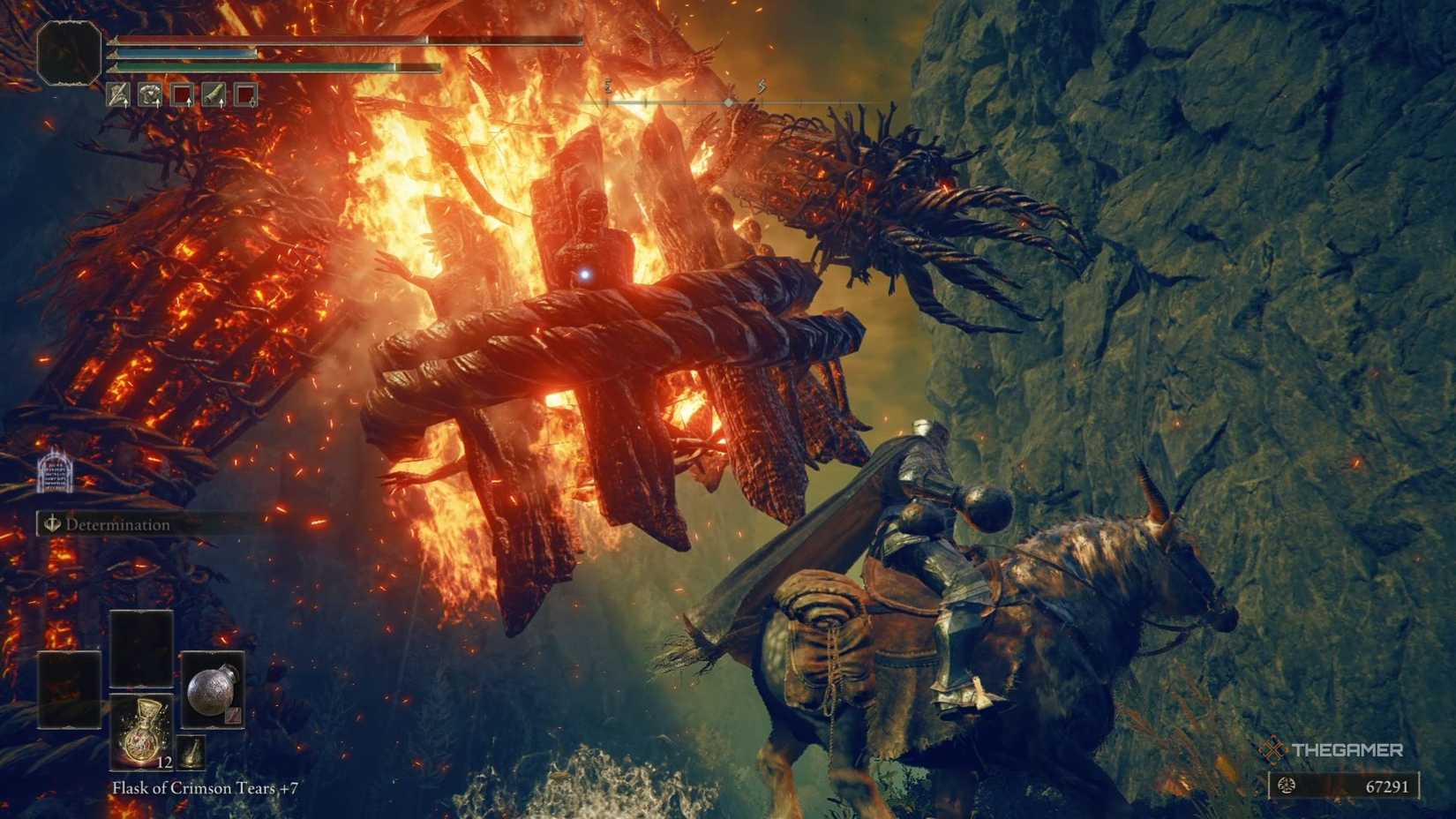Select the equipped sword weapon icon
This screenshot has width=1456, height=819.
pyautogui.click(x=117, y=94)
